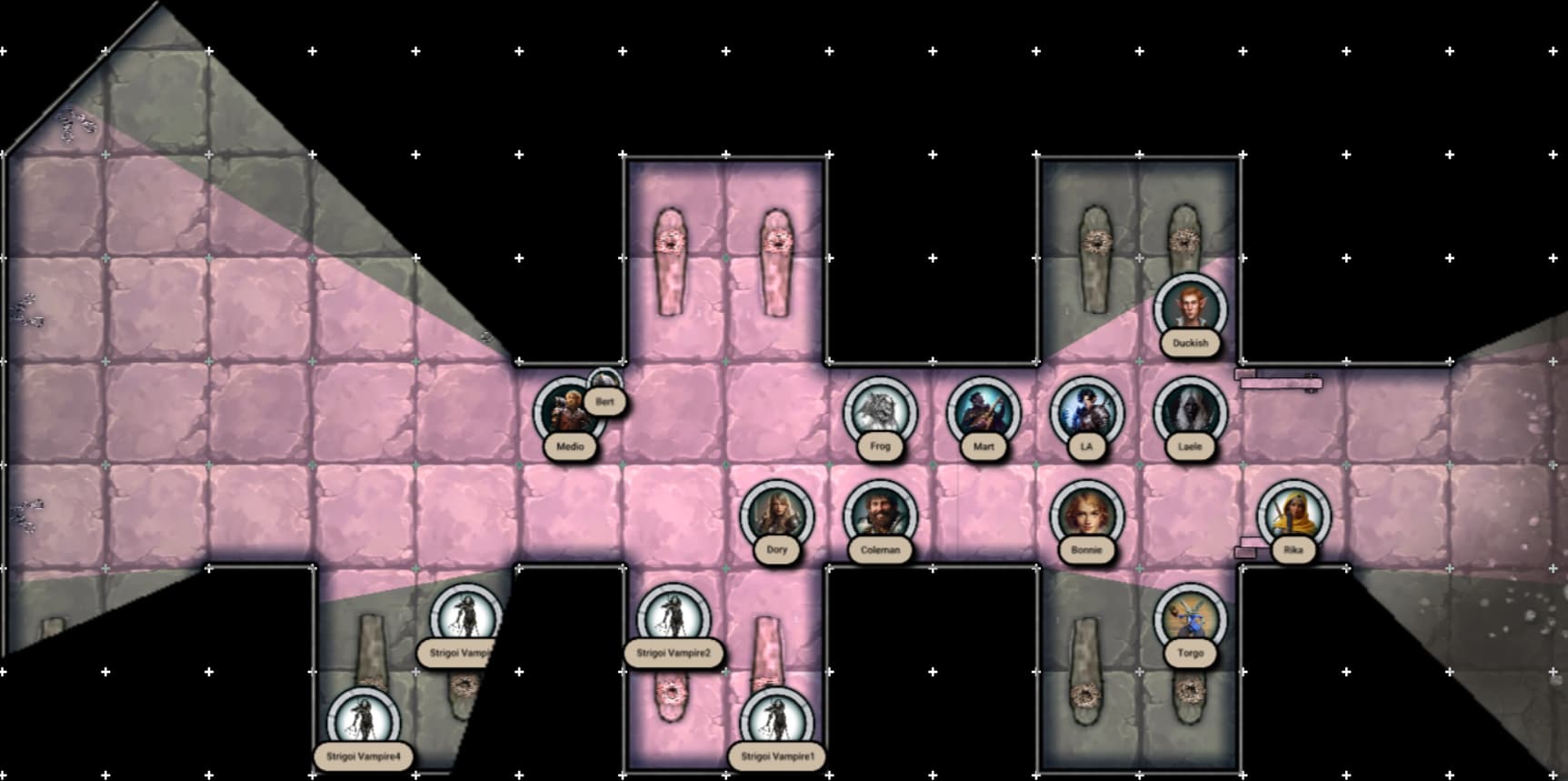Viewport: 1568px width, 781px height.
Task: Select the Bonnie character token
Action: click(1086, 515)
